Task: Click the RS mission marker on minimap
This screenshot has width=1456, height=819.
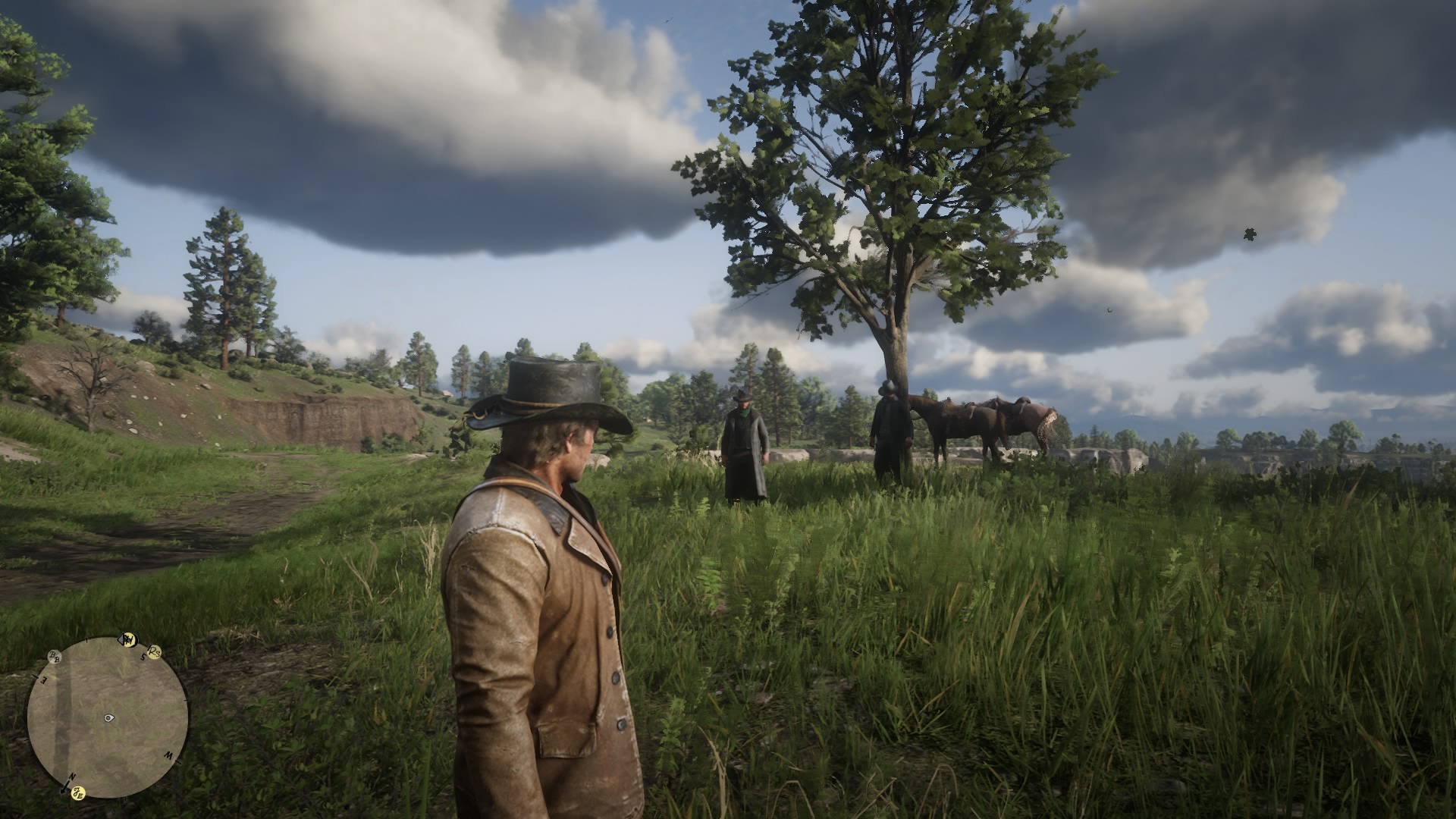Action: pyautogui.click(x=155, y=651)
